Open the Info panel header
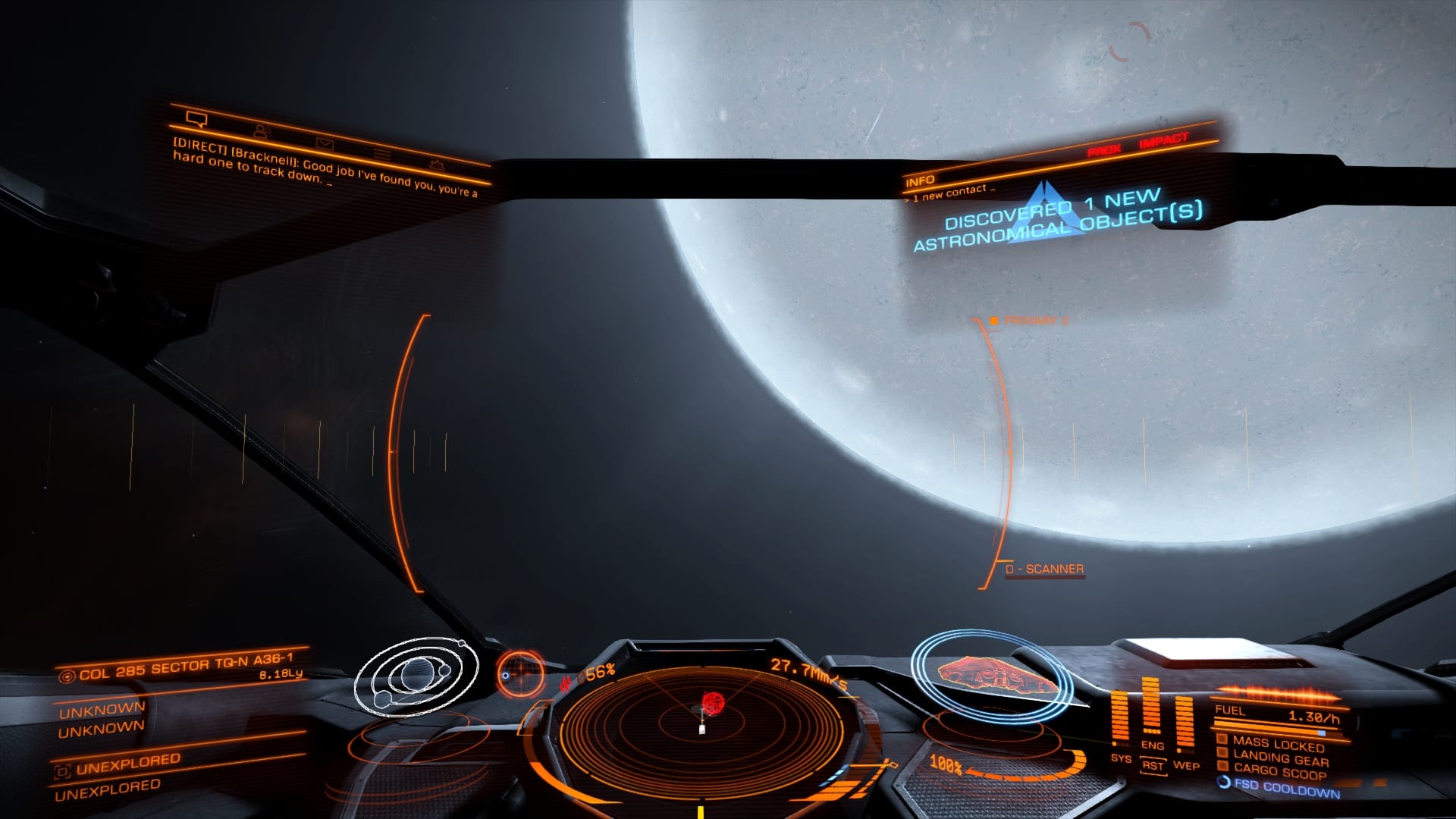 click(920, 180)
